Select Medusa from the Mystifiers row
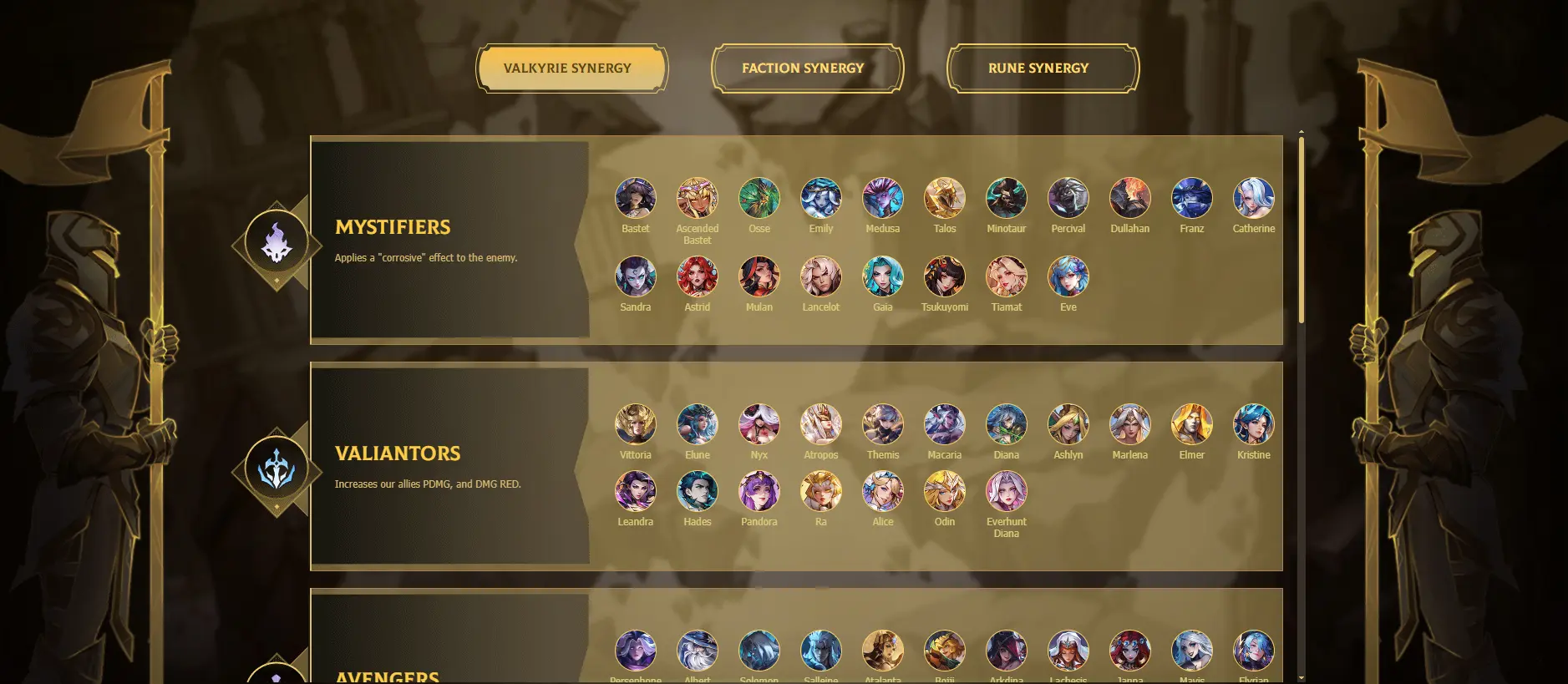1568x684 pixels. point(883,198)
